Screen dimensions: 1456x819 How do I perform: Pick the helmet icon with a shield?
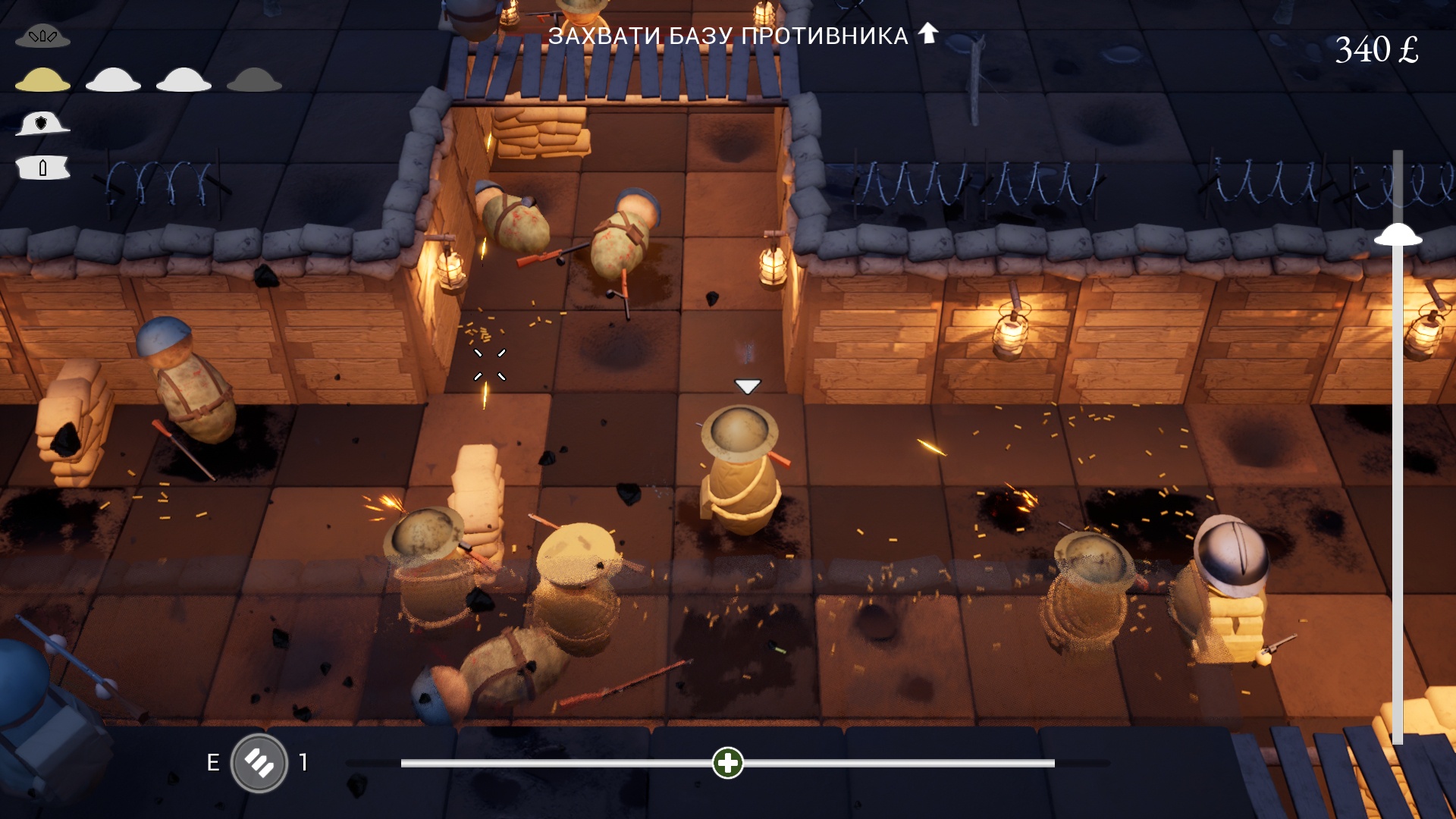(42, 124)
